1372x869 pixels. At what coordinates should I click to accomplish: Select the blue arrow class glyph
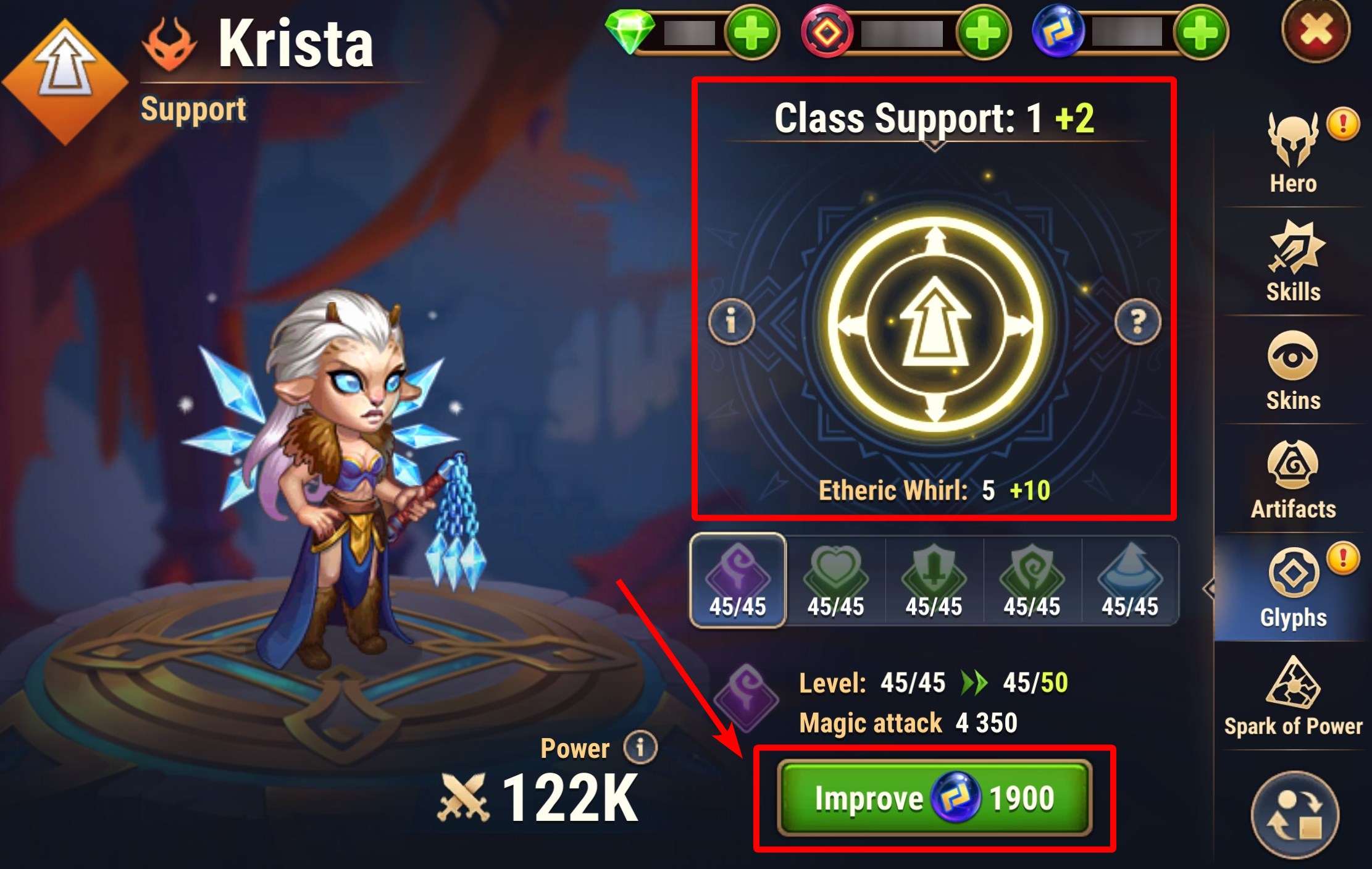coord(1130,581)
